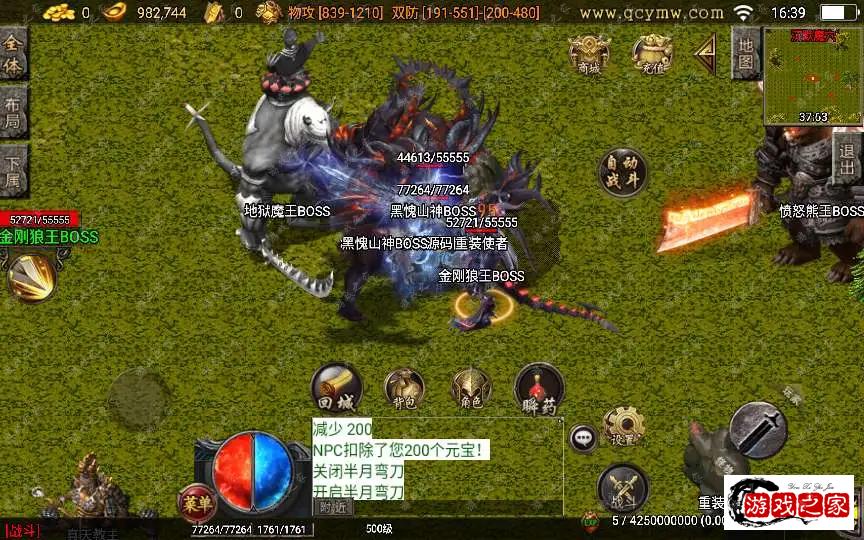Open the 设置 settings gear
Screen dimensions: 864x540
624,427
